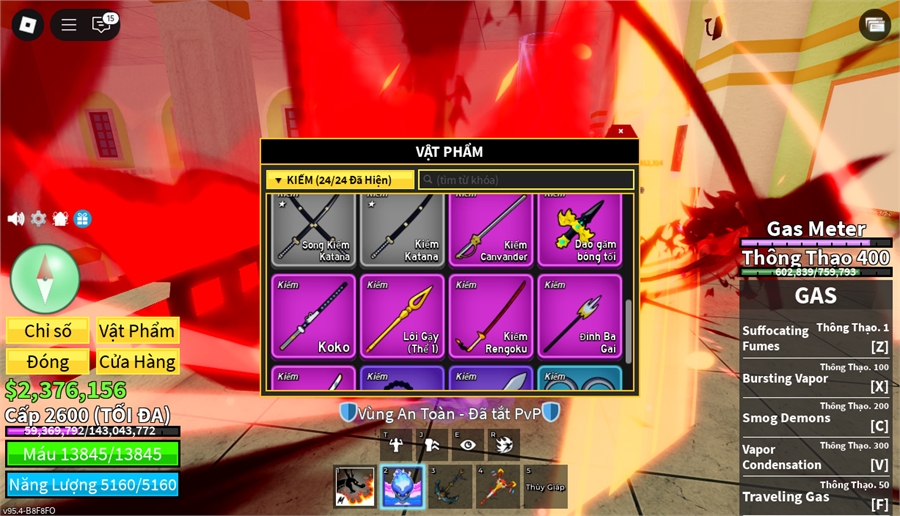Select the Kiếm Canvander item

click(490, 228)
